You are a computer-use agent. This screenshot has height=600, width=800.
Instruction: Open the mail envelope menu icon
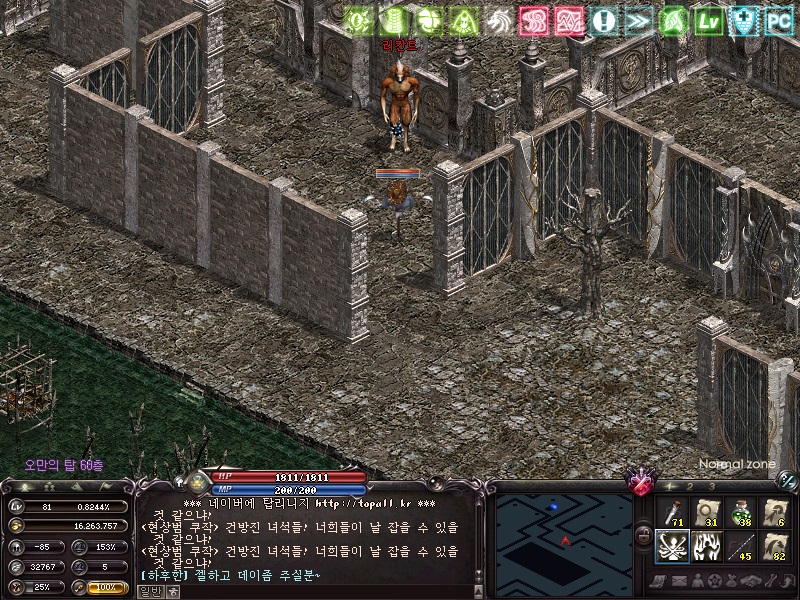point(679,581)
